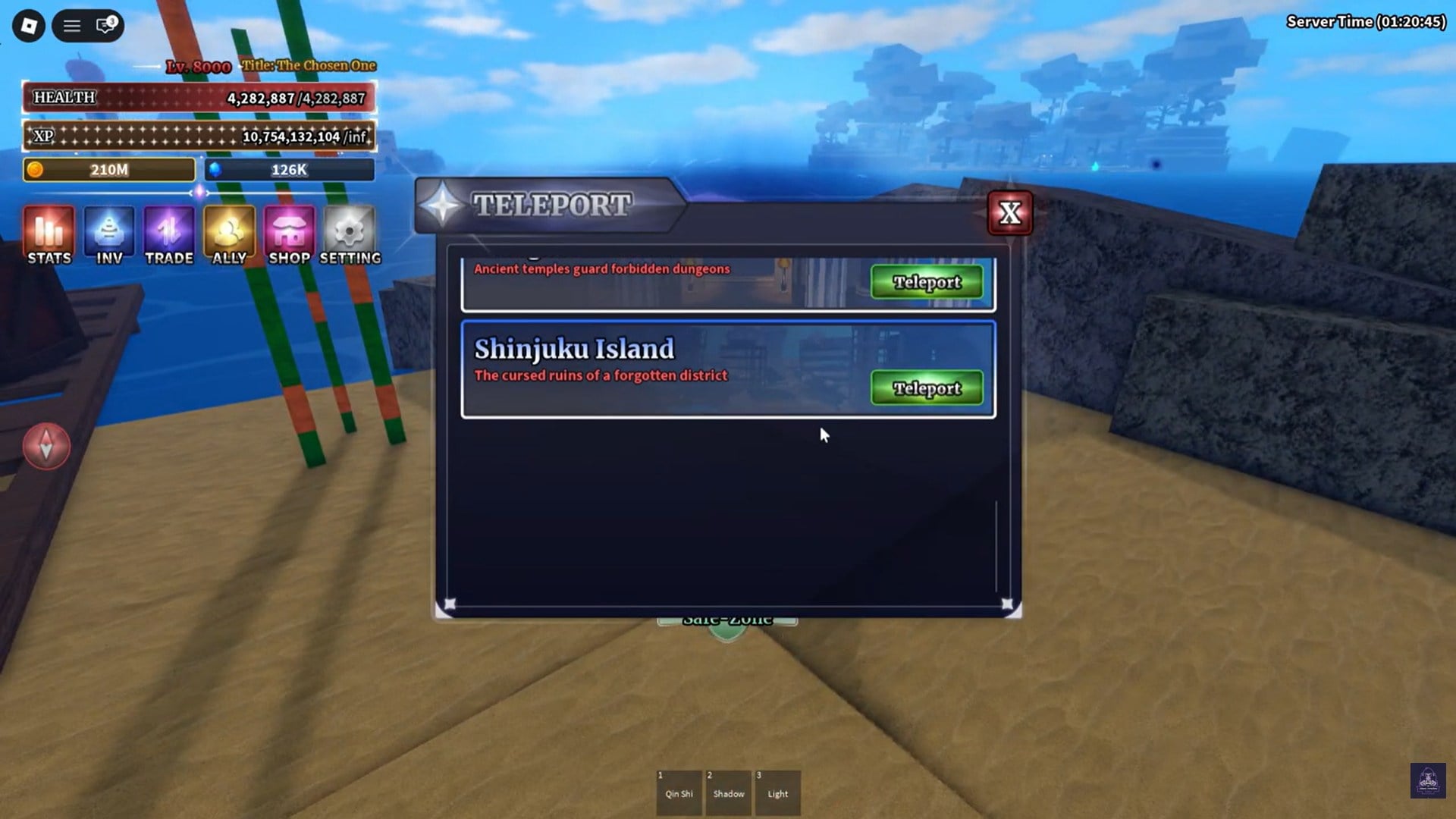Click the gold coin 210M currency display

pos(108,169)
